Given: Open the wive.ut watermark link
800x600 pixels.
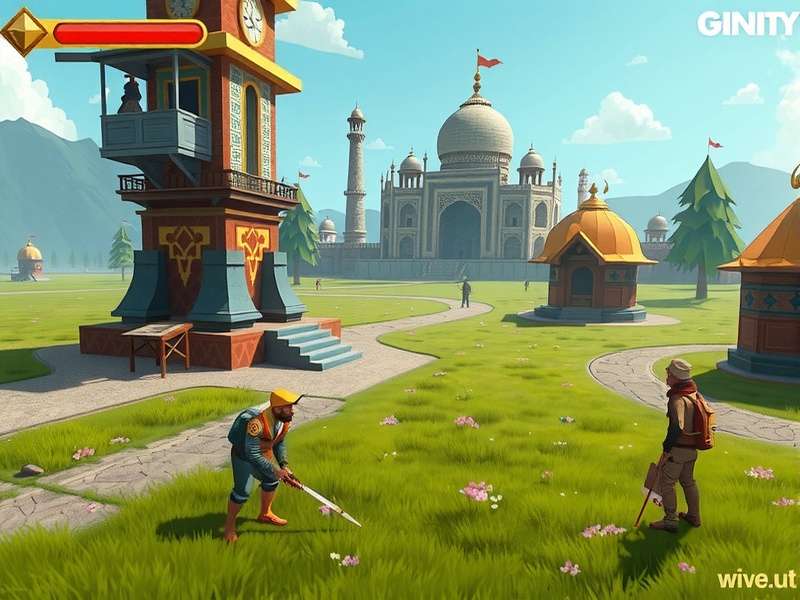Looking at the screenshot, I should pyautogui.click(x=756, y=579).
